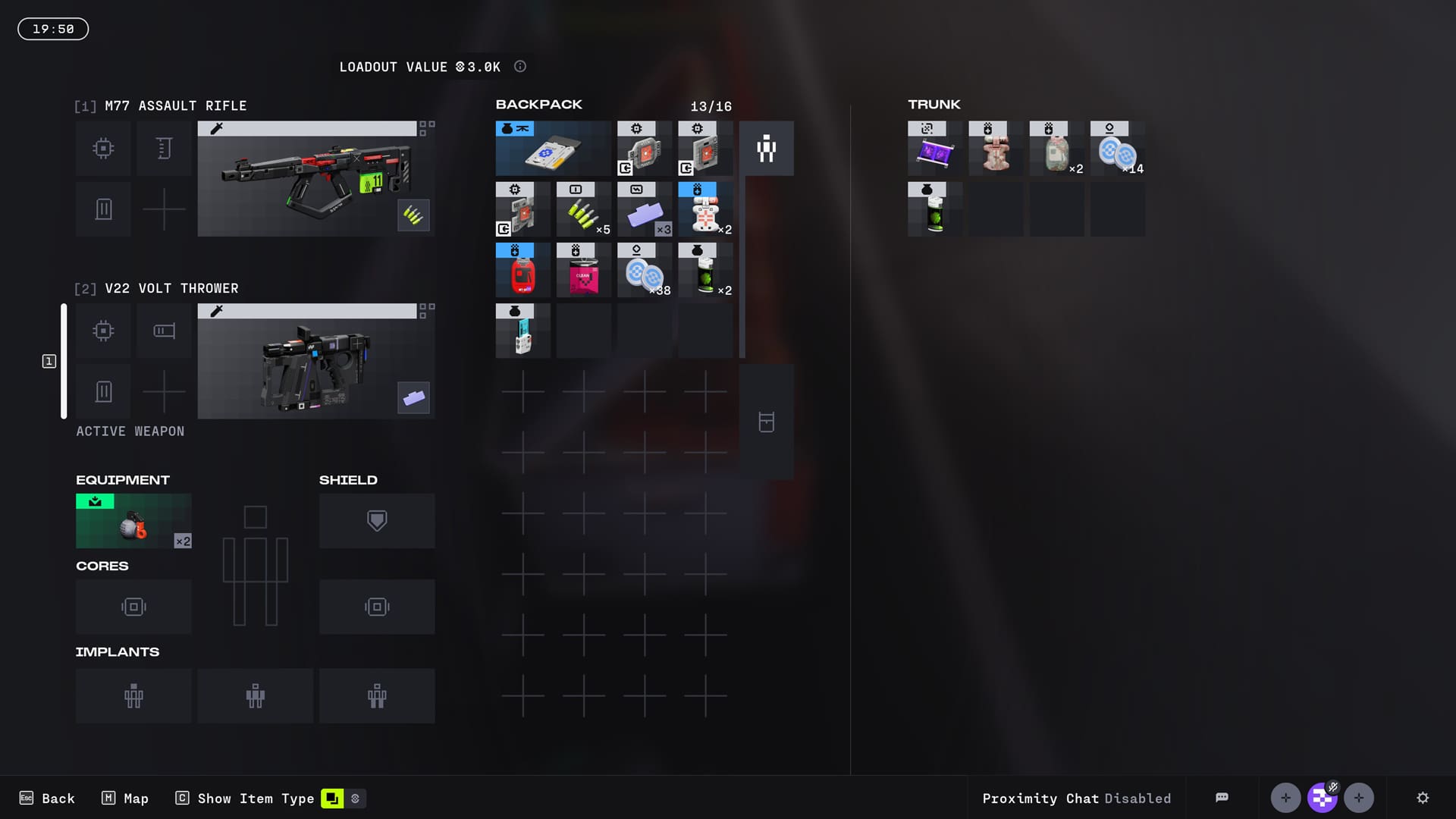The width and height of the screenshot is (1456, 819).
Task: Show the loadout value info icon
Action: (520, 67)
